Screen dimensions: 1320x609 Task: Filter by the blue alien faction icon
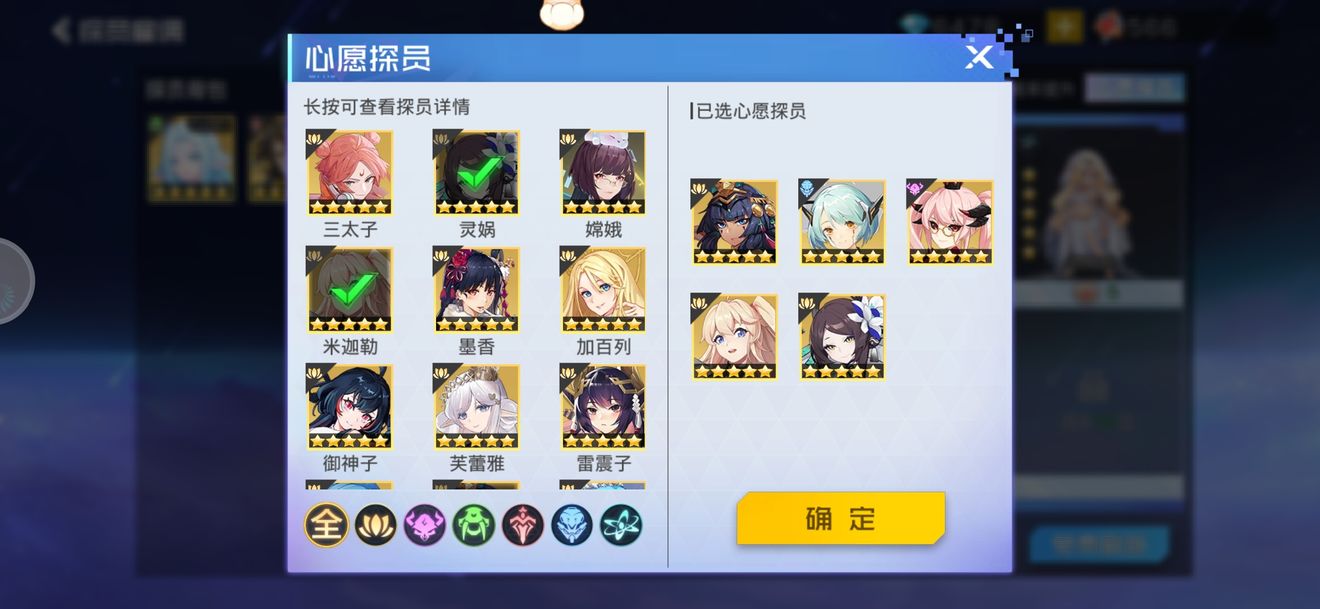click(572, 525)
